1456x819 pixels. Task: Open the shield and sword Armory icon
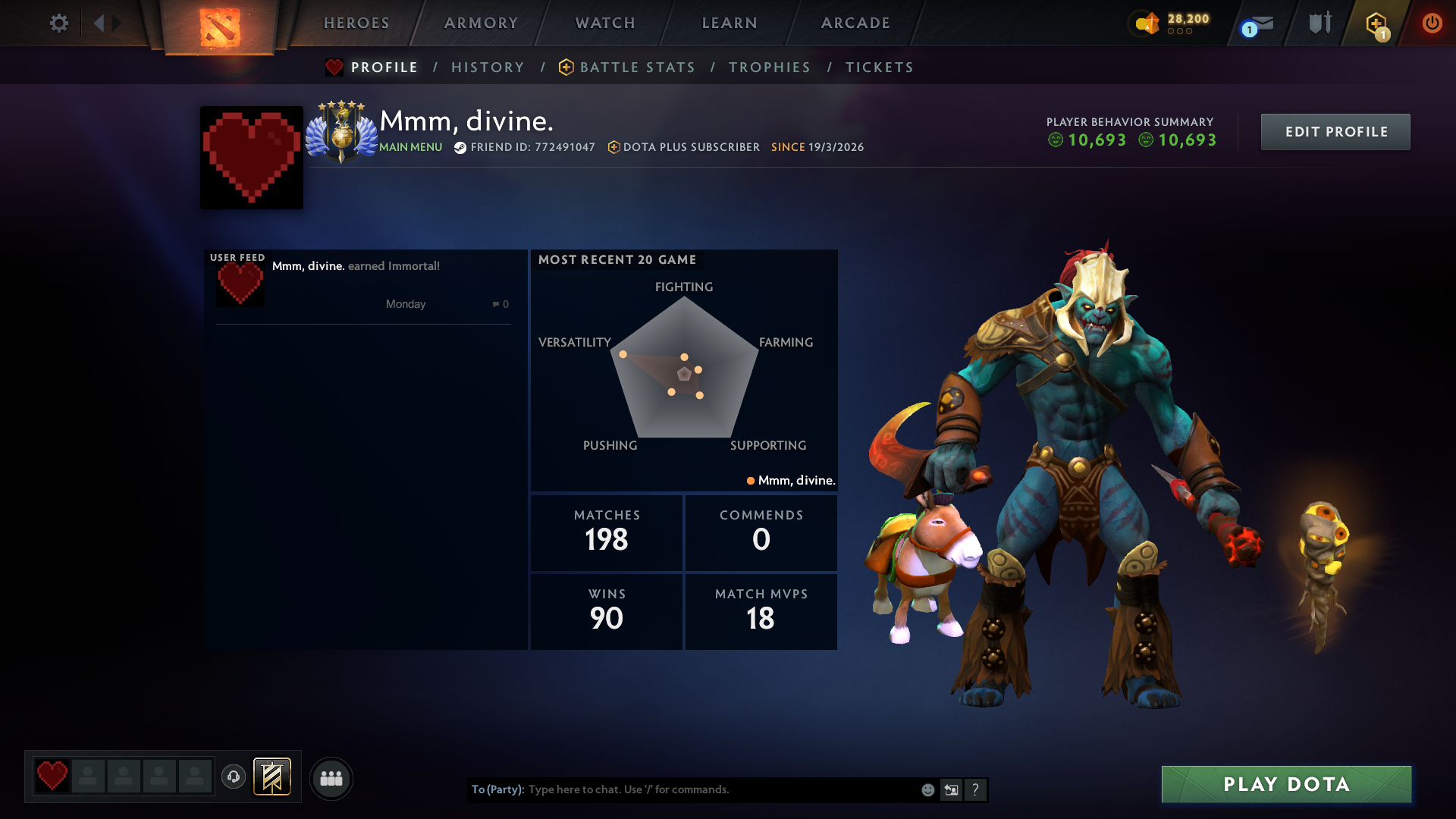[x=1318, y=23]
